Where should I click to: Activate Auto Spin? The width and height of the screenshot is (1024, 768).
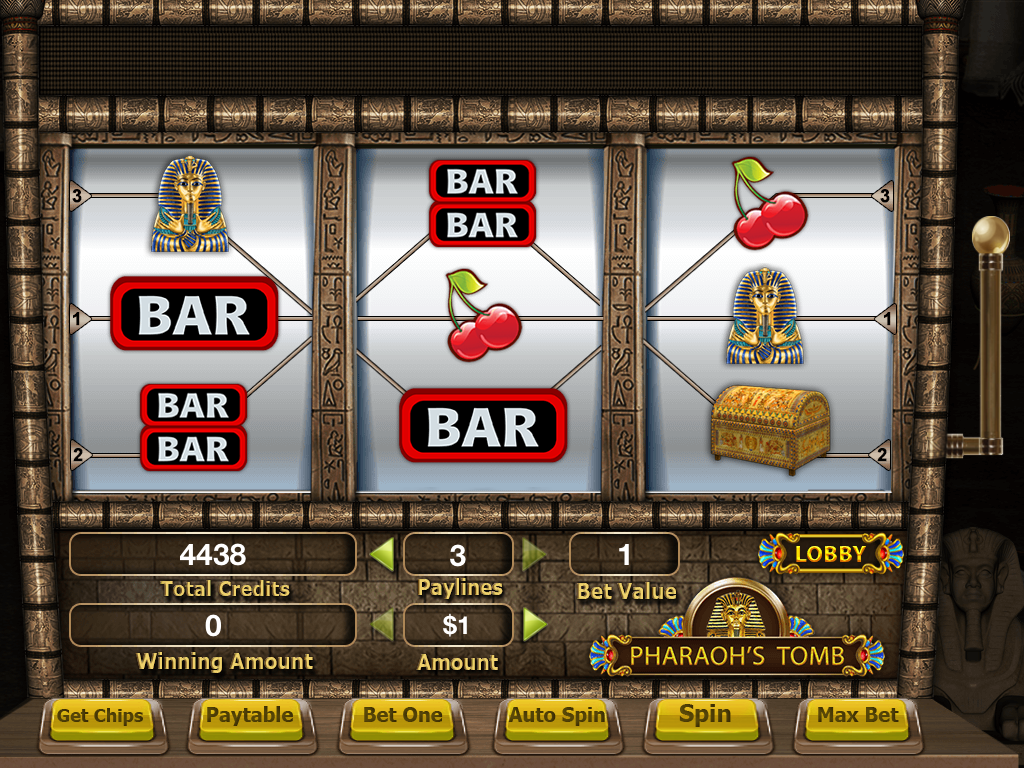(557, 716)
